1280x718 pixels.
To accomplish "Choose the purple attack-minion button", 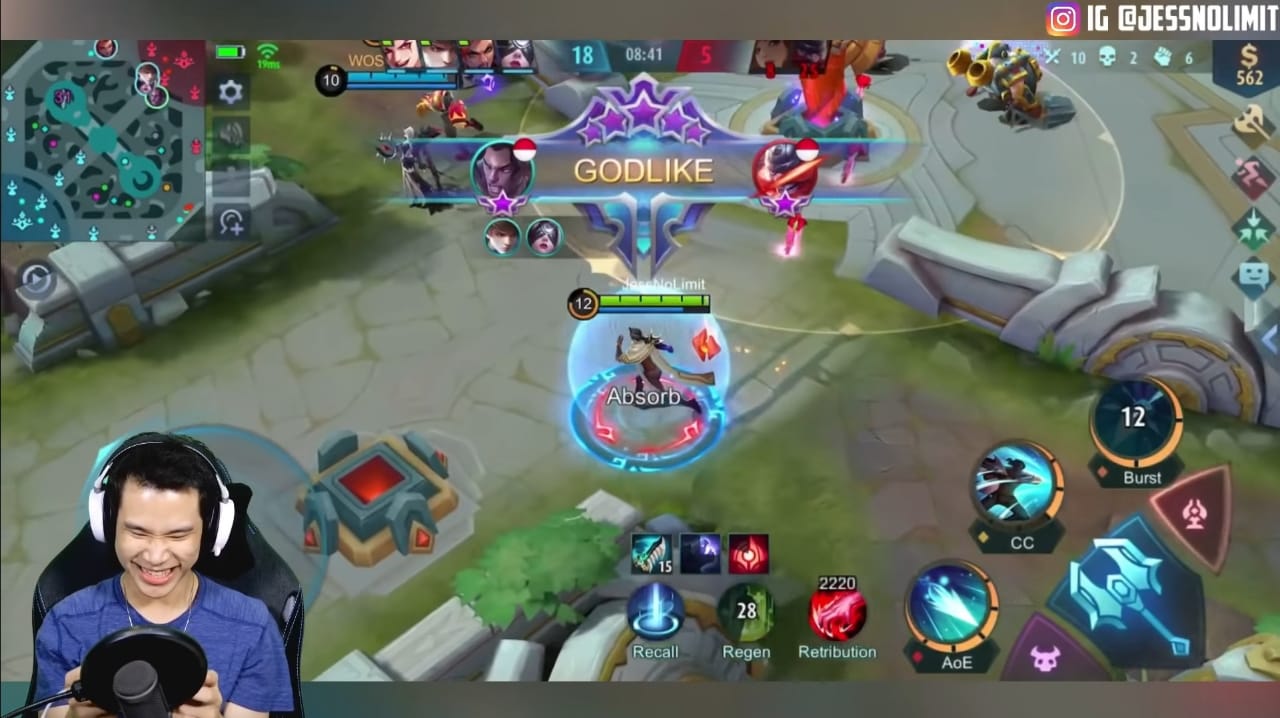I will point(1045,658).
